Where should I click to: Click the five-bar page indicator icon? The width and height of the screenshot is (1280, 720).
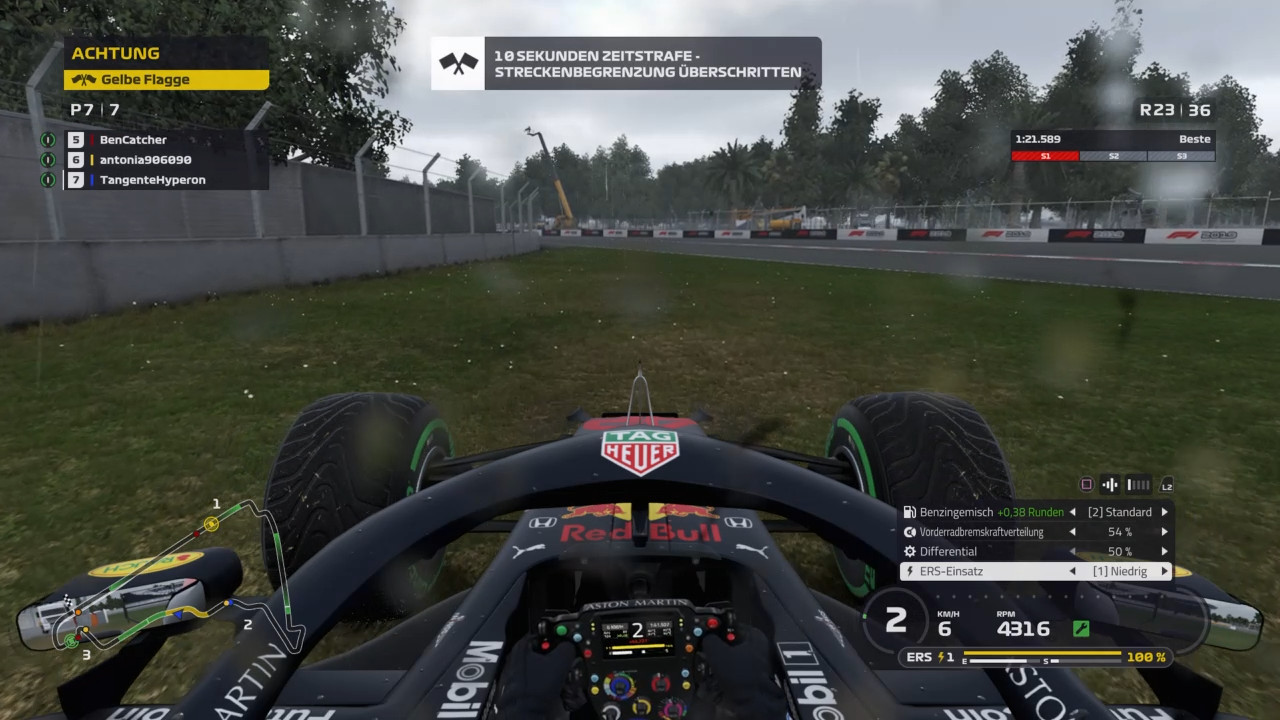click(1138, 485)
